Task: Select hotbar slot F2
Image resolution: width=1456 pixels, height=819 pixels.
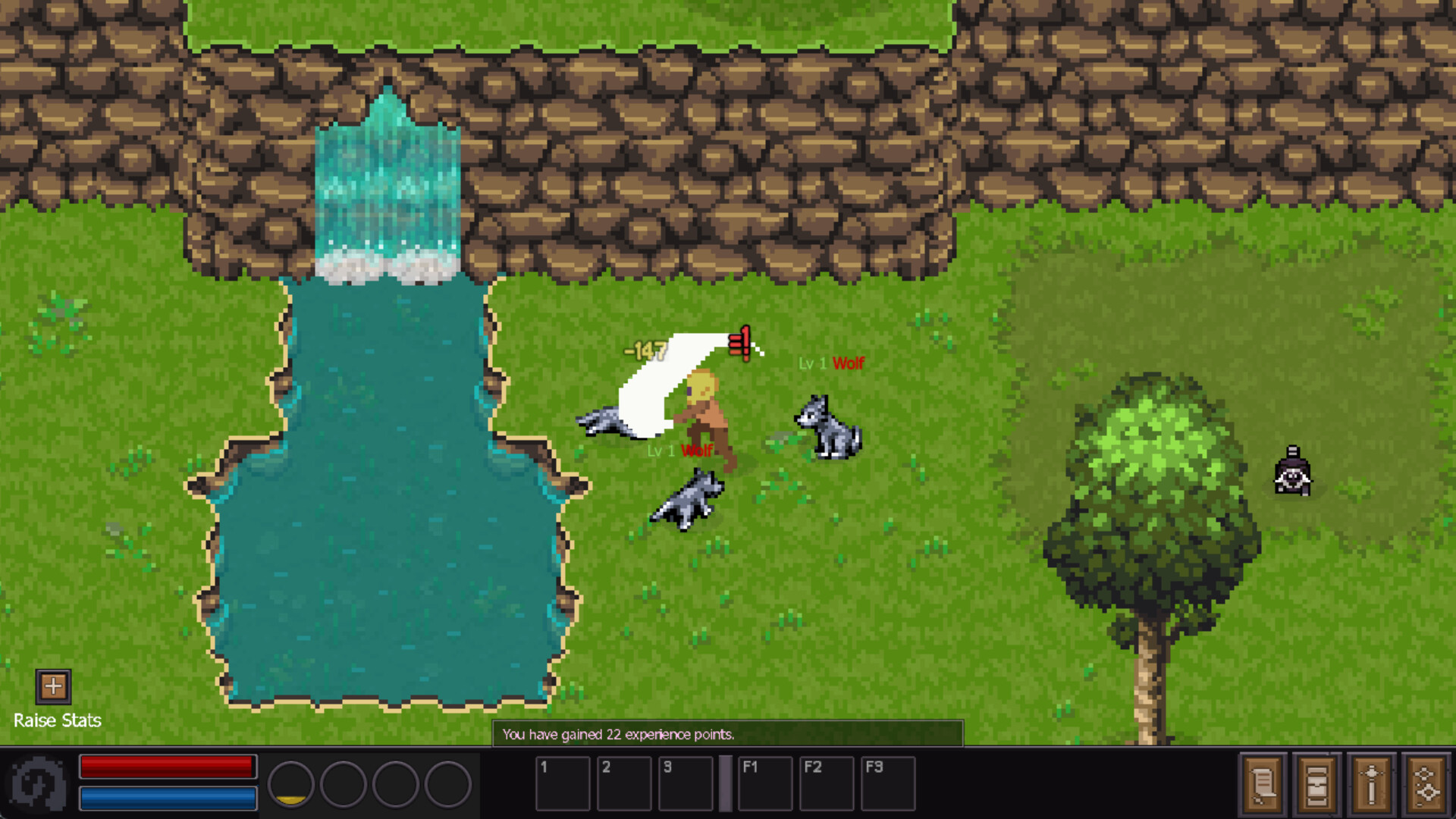Action: point(827,783)
